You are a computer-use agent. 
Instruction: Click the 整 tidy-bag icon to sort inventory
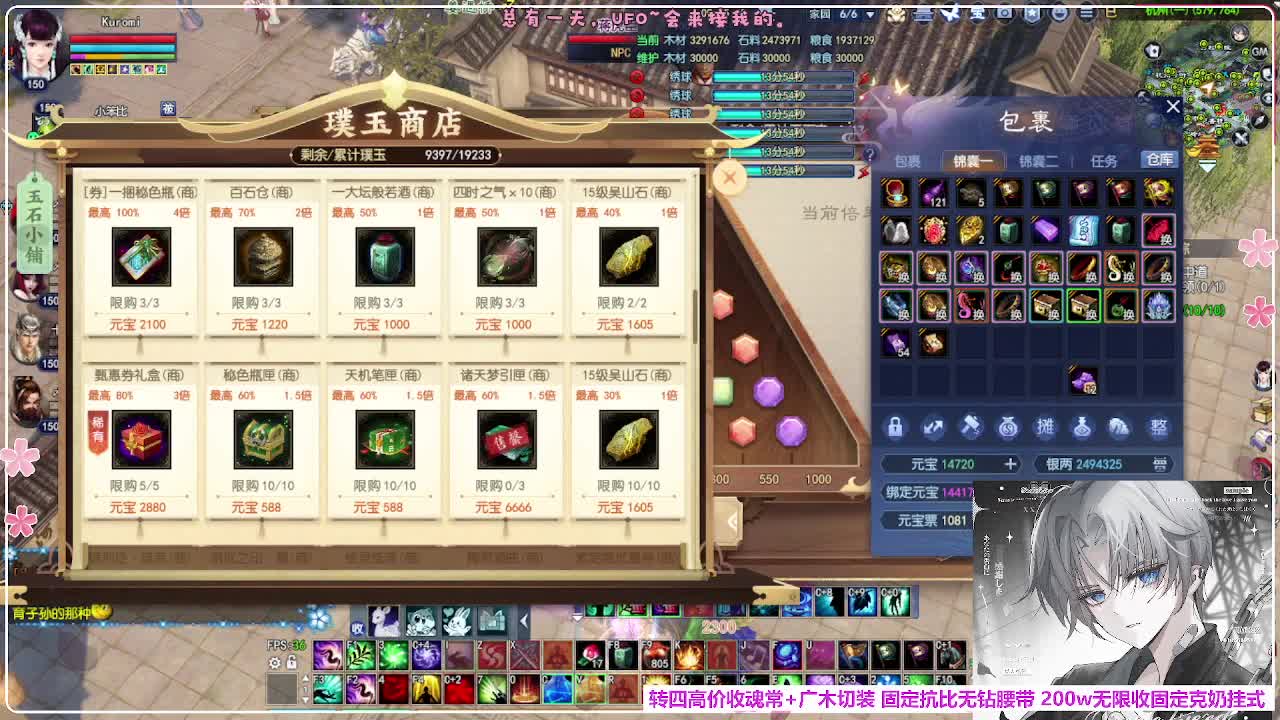pos(1156,428)
